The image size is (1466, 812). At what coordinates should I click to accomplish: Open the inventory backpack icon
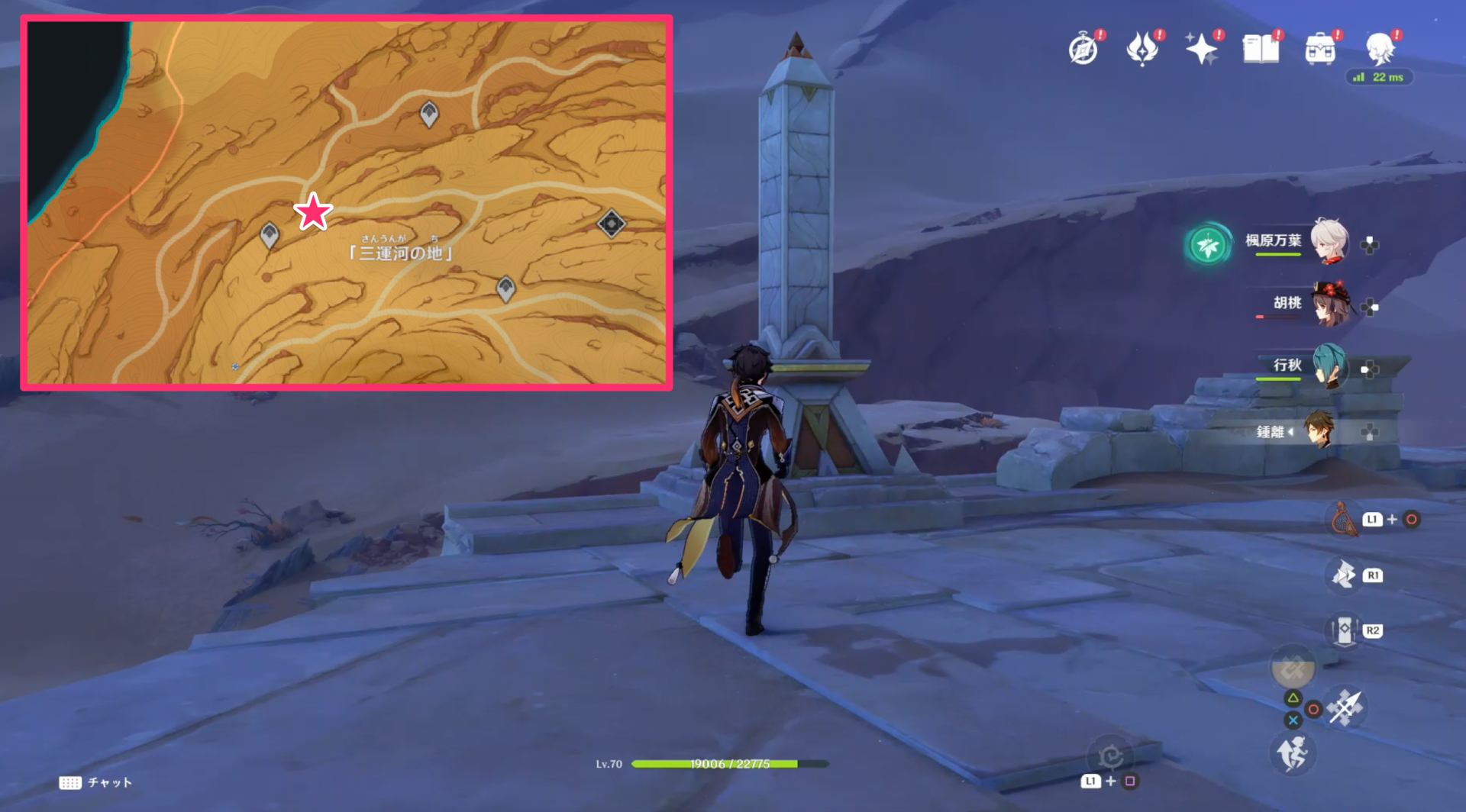[1319, 47]
